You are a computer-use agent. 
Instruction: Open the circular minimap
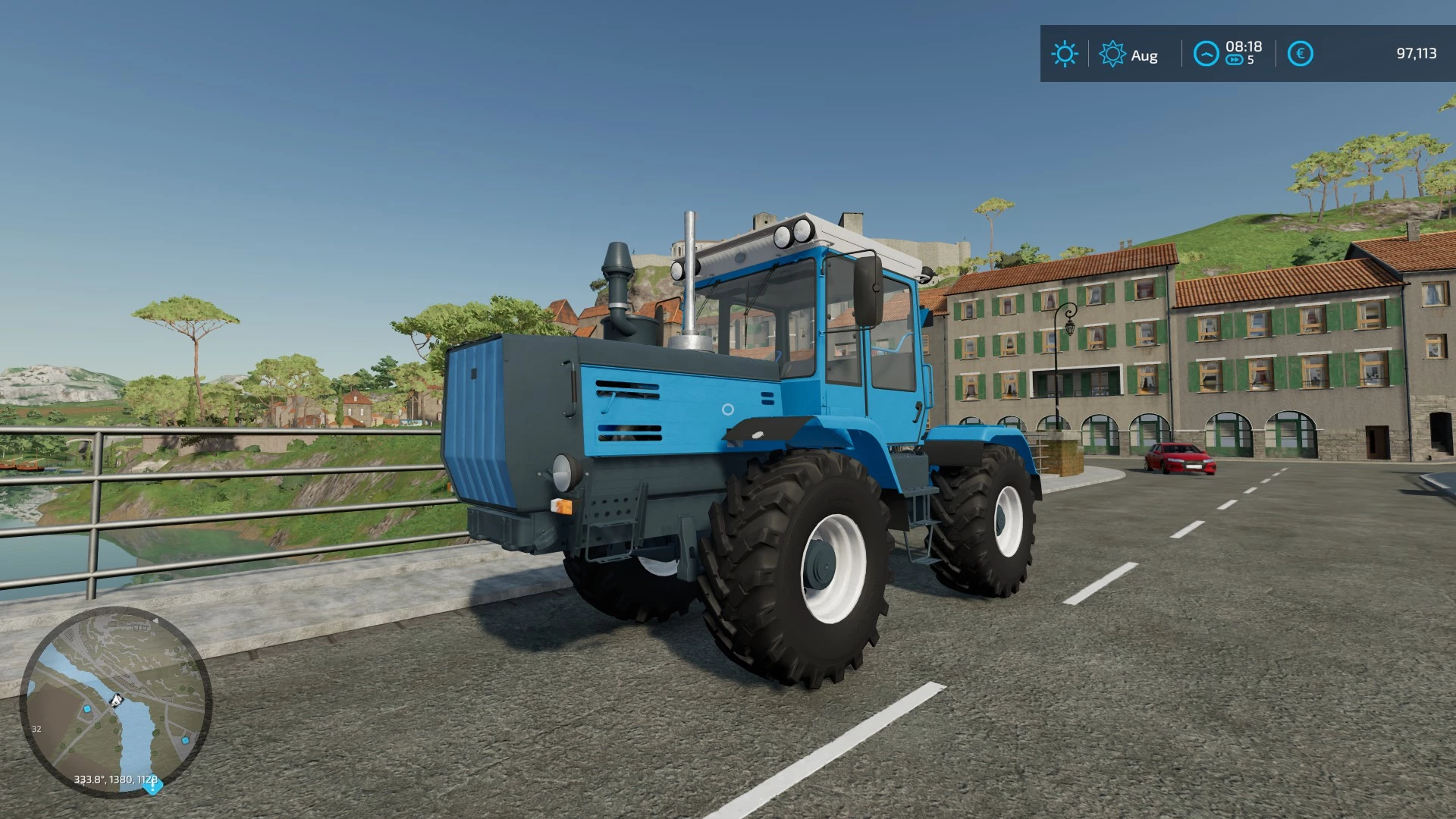click(115, 701)
